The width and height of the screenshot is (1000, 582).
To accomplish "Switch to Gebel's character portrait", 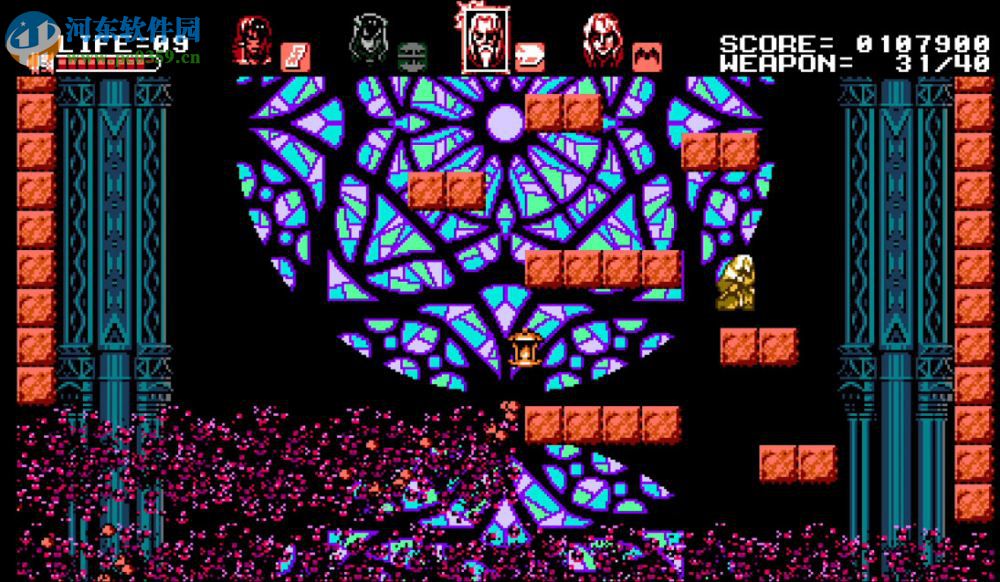I will point(602,40).
